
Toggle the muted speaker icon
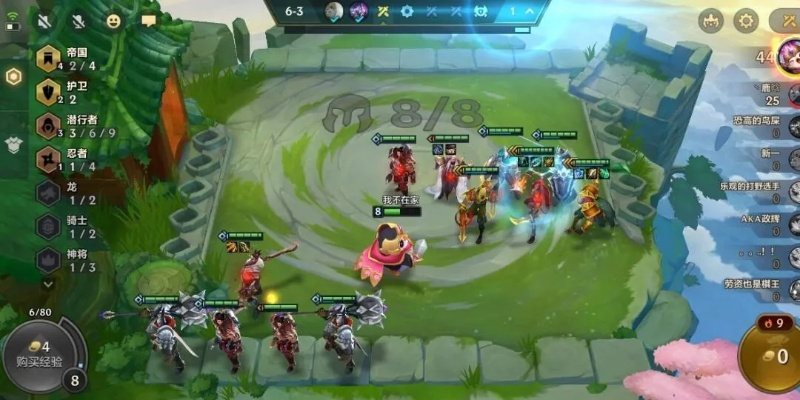46,19
